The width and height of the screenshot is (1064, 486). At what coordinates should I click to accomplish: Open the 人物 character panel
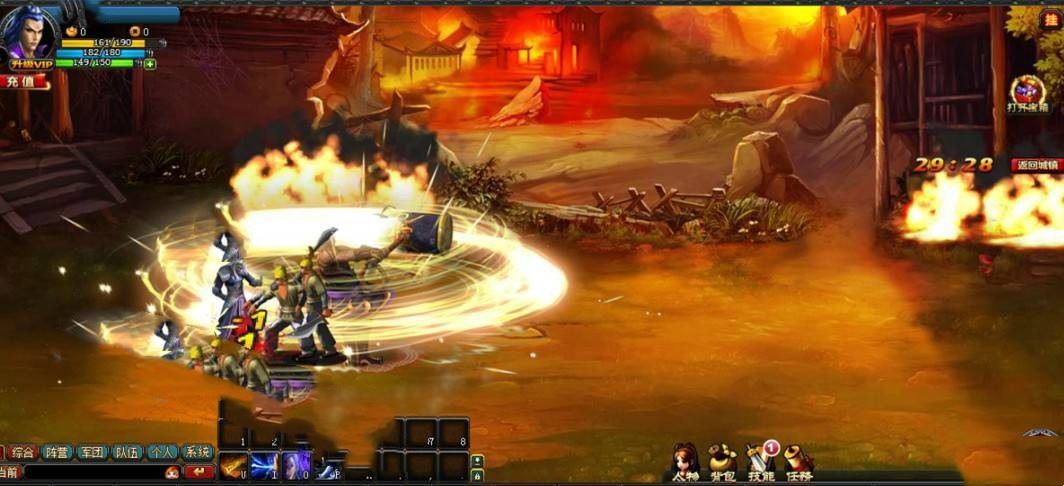point(685,461)
